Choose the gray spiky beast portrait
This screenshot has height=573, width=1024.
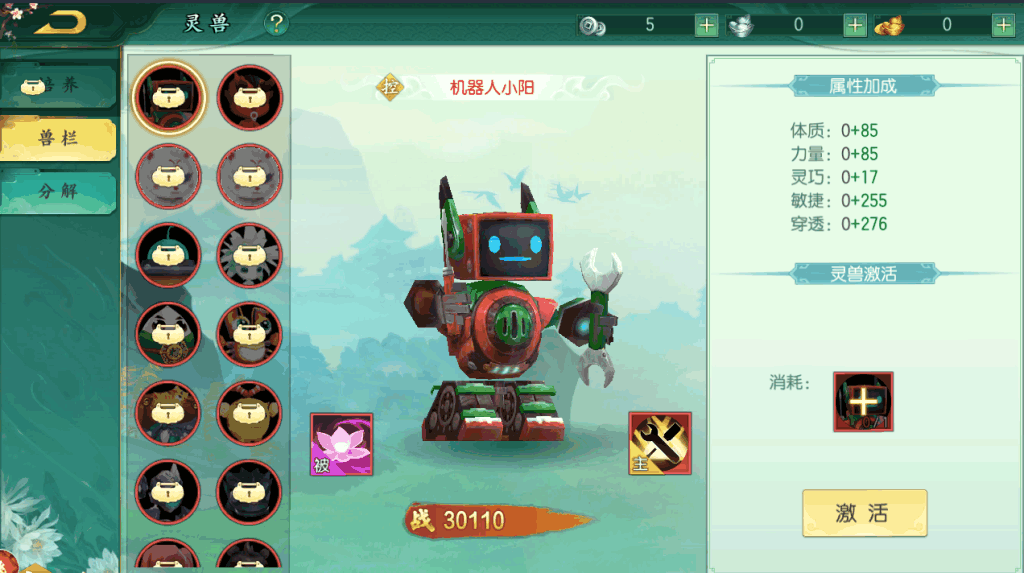click(x=249, y=255)
